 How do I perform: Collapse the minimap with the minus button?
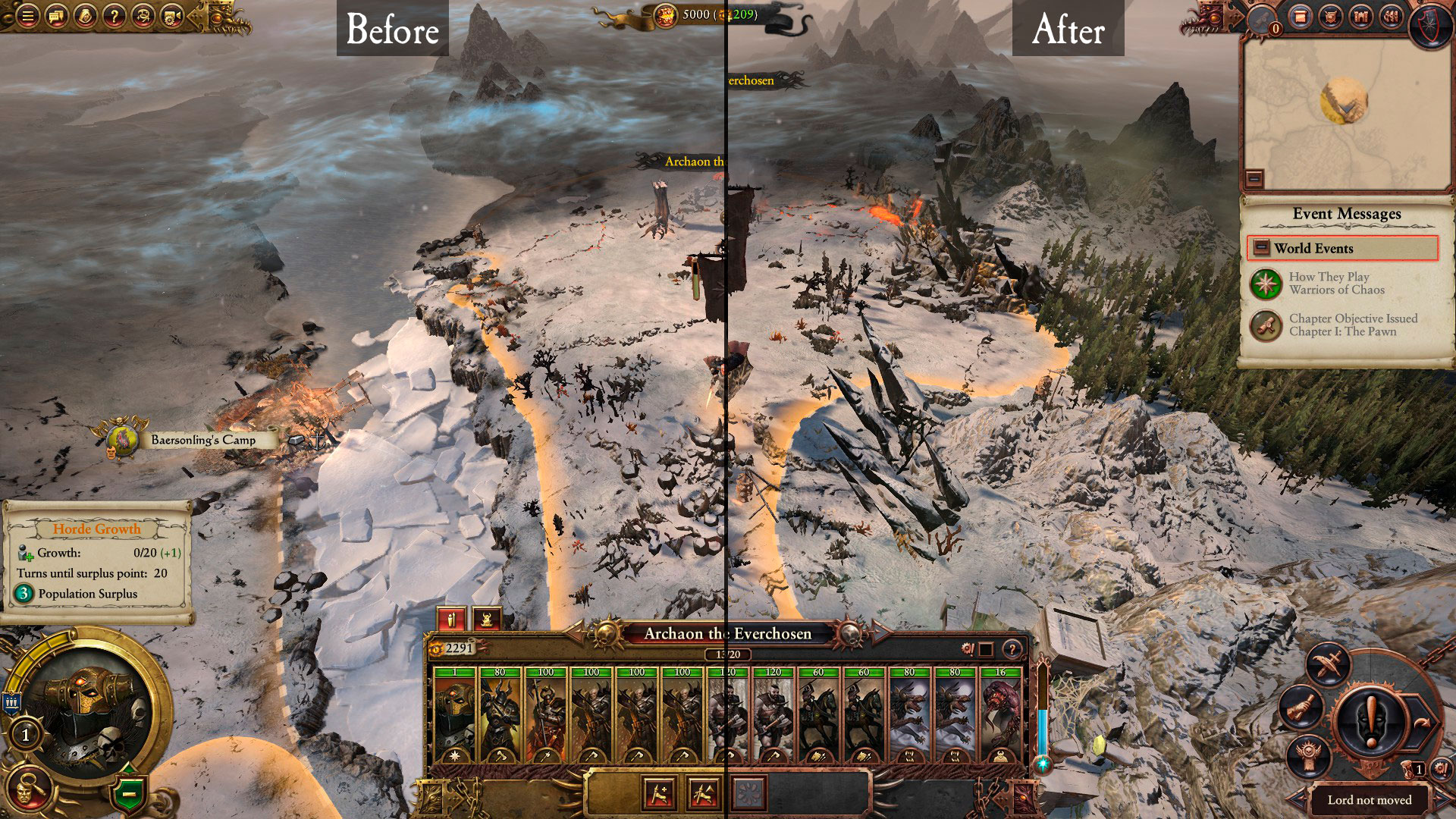coord(1254,178)
